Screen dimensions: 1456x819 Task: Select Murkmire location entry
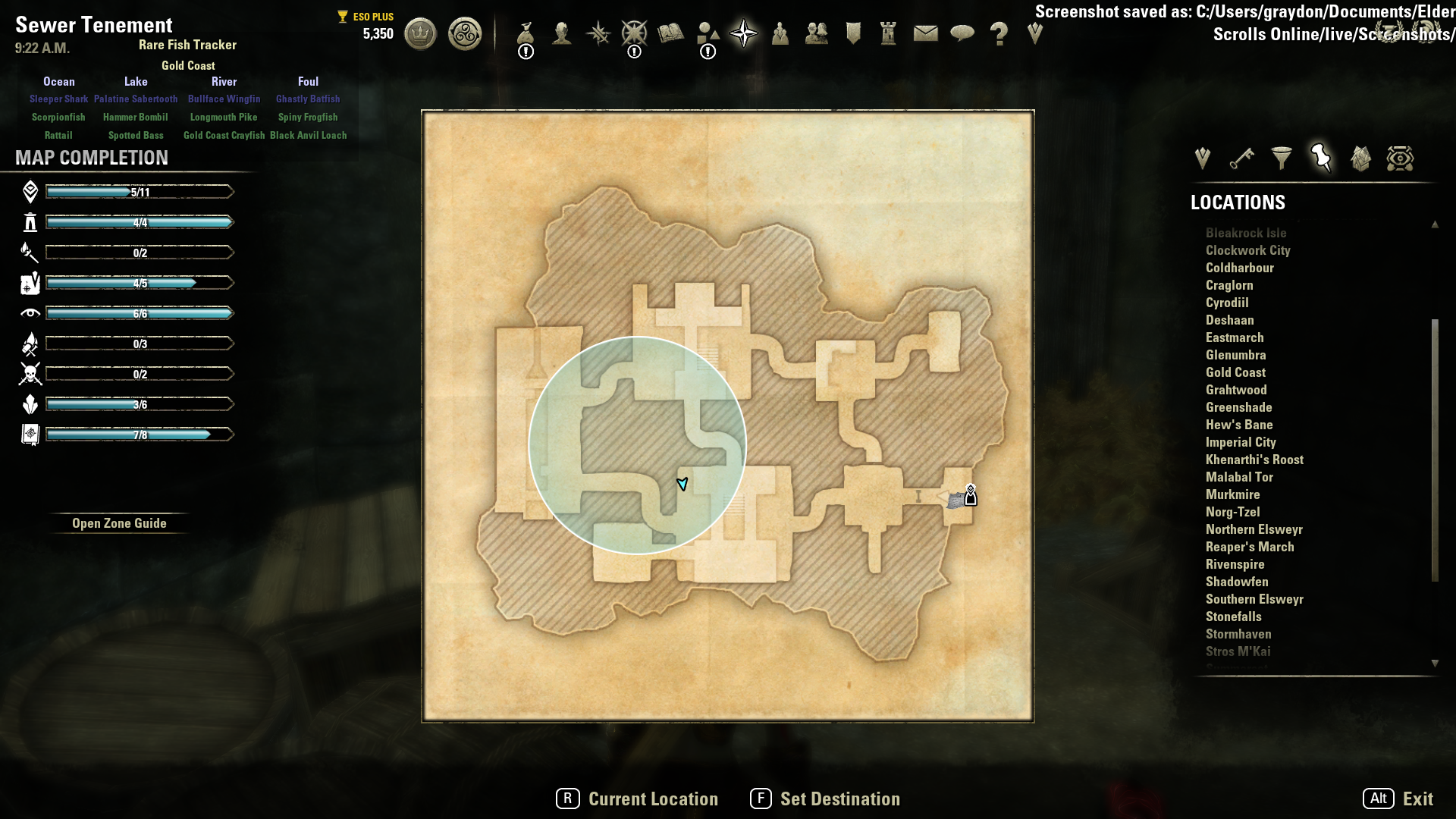[1232, 494]
